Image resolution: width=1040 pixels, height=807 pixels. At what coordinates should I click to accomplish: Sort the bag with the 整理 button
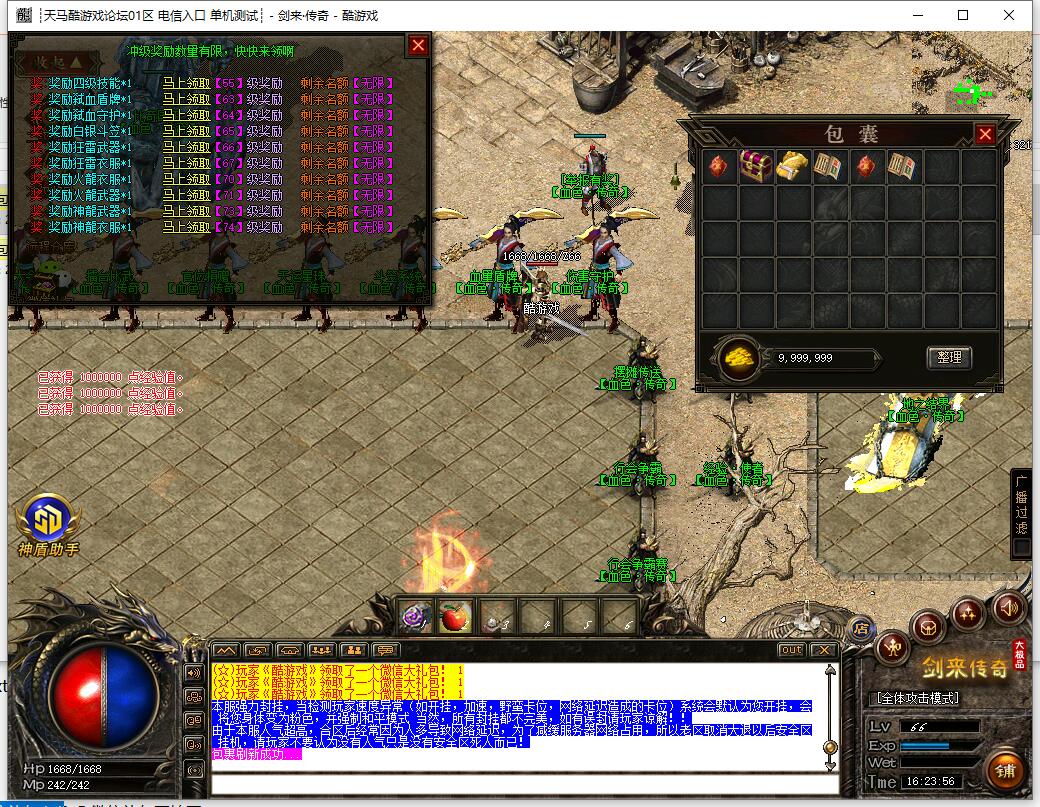(948, 357)
